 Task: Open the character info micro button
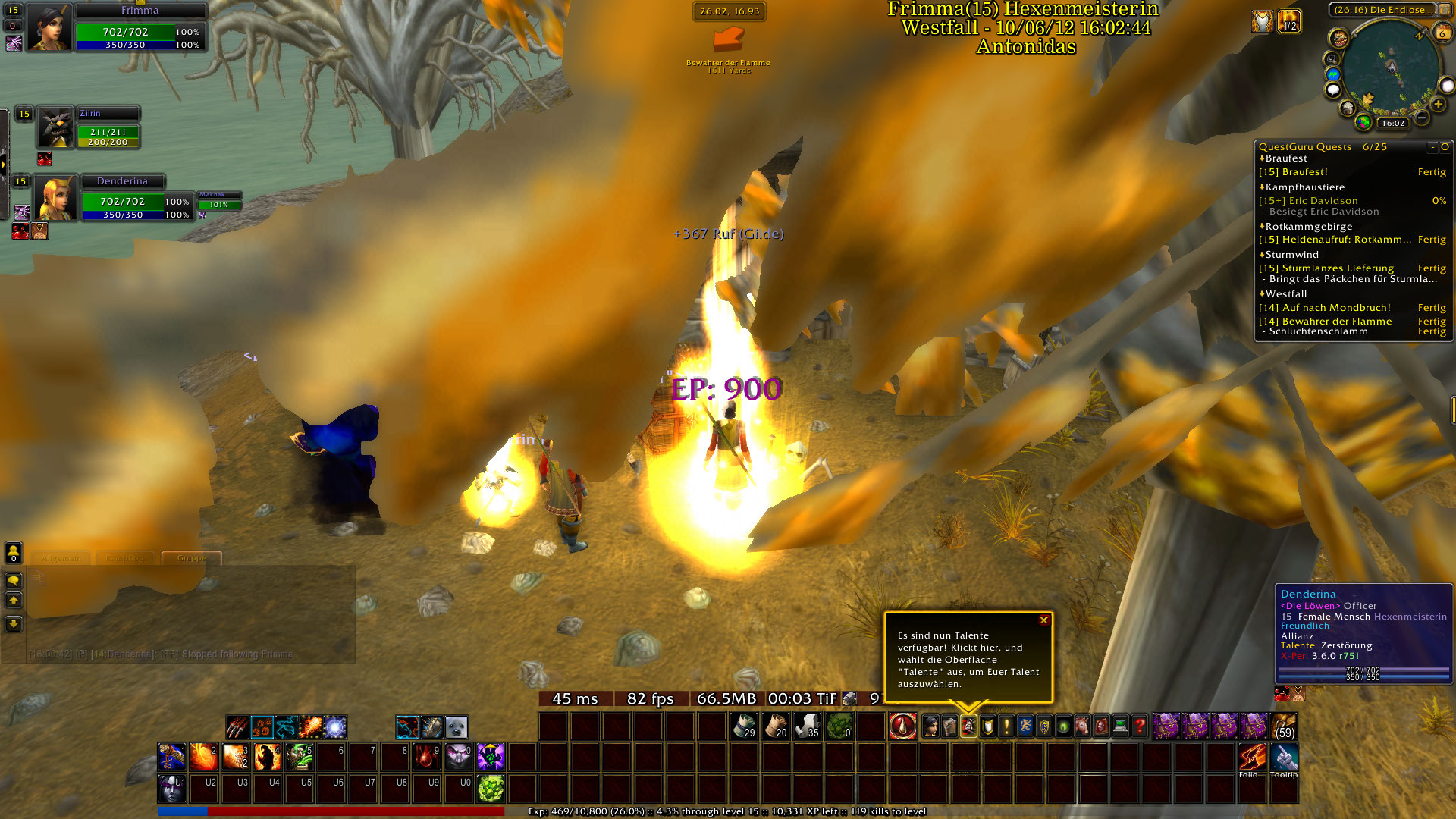930,726
